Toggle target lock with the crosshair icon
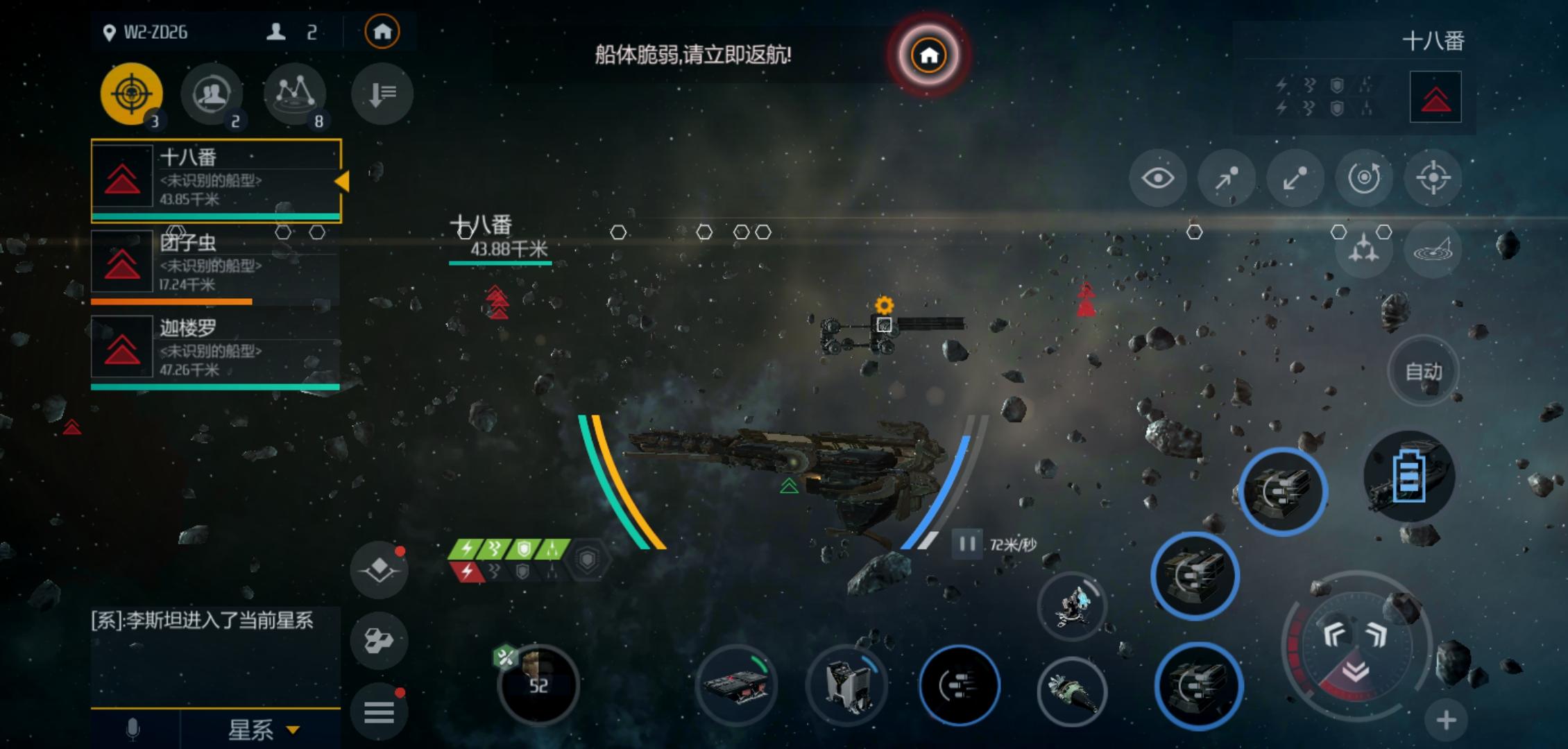This screenshot has width=1568, height=749. click(1432, 178)
